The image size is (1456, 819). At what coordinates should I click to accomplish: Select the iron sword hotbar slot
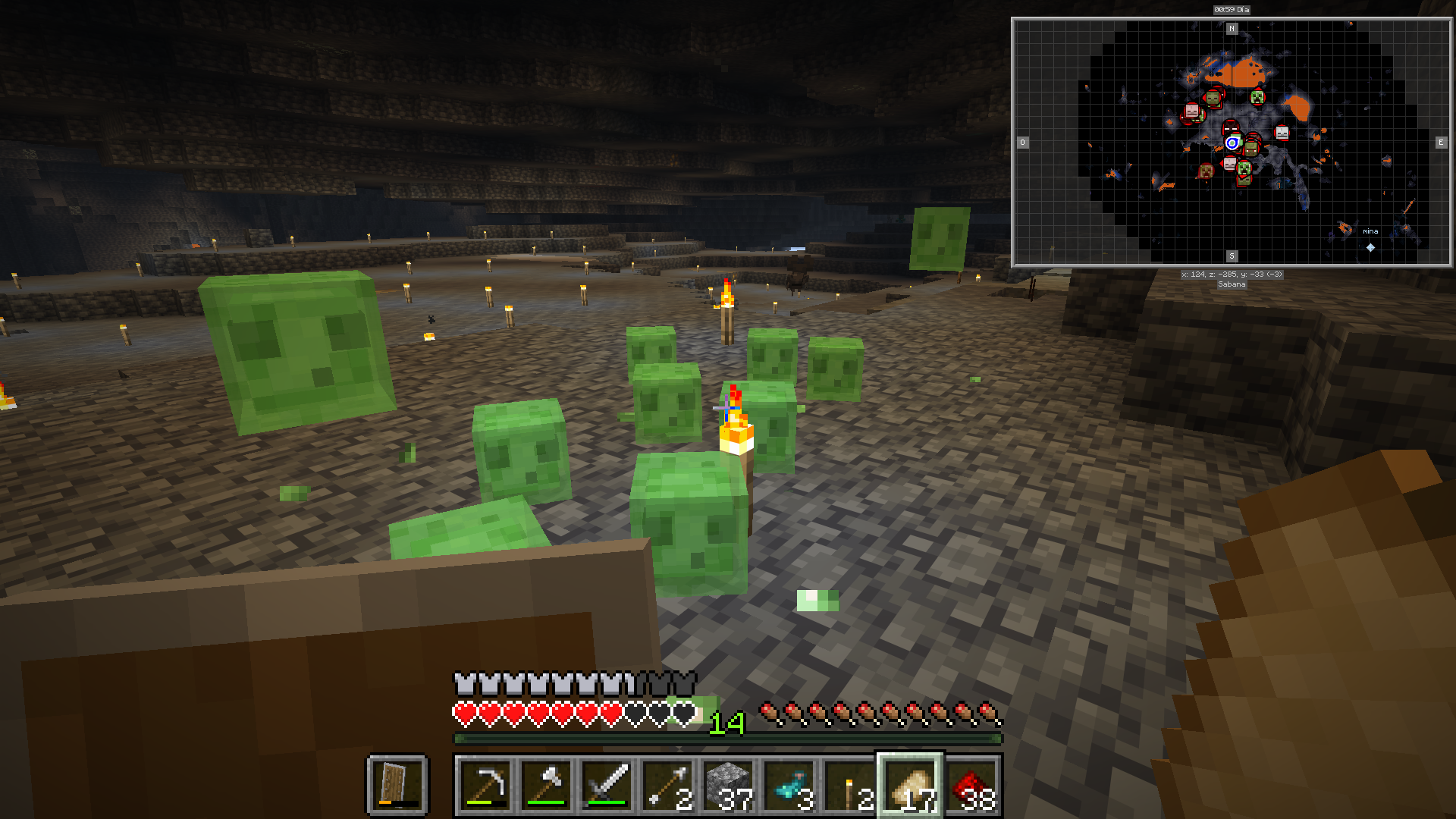coord(607,786)
